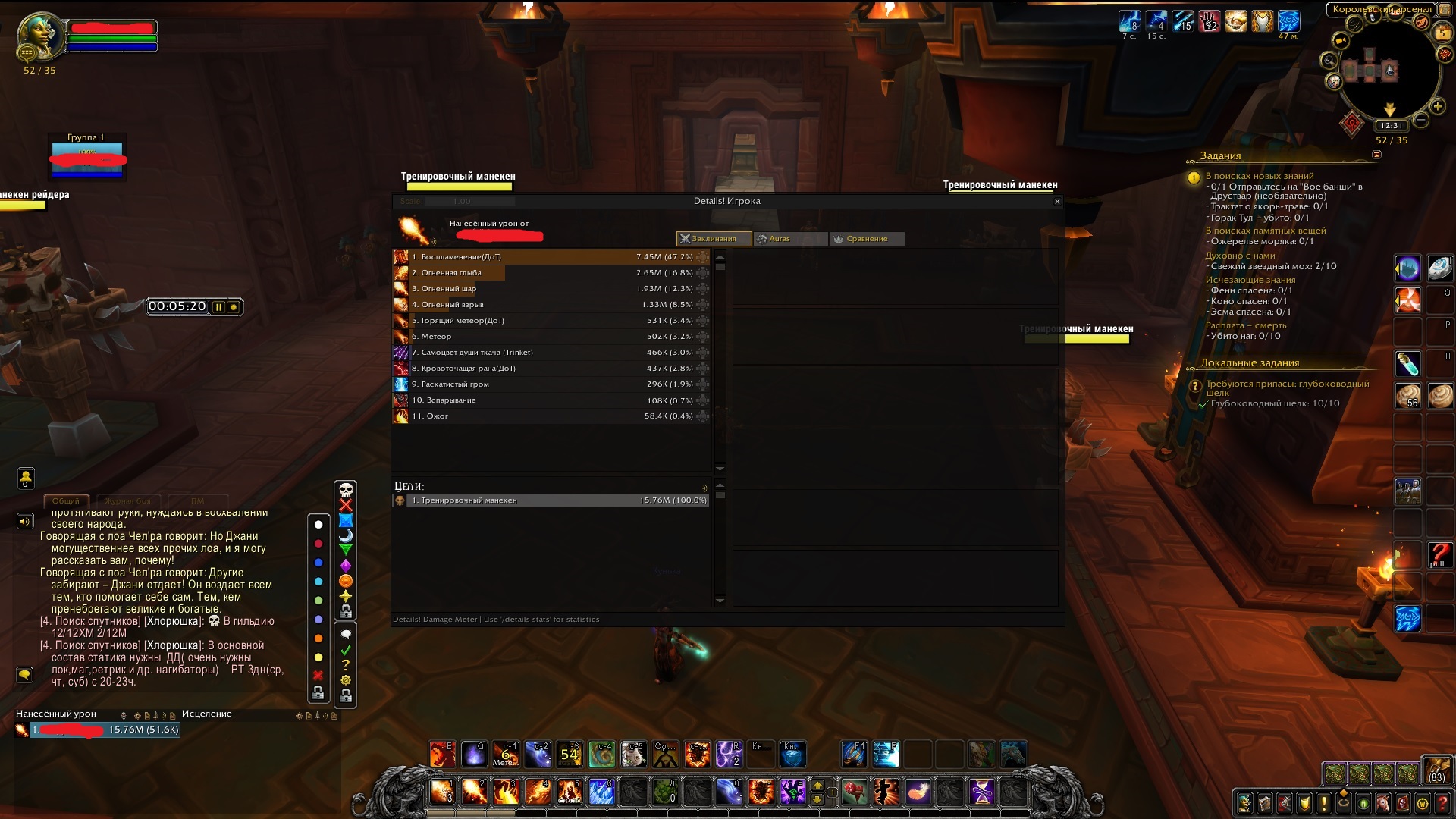The height and width of the screenshot is (819, 1456).
Task: Switch to the Сравнение tab
Action: [x=867, y=239]
